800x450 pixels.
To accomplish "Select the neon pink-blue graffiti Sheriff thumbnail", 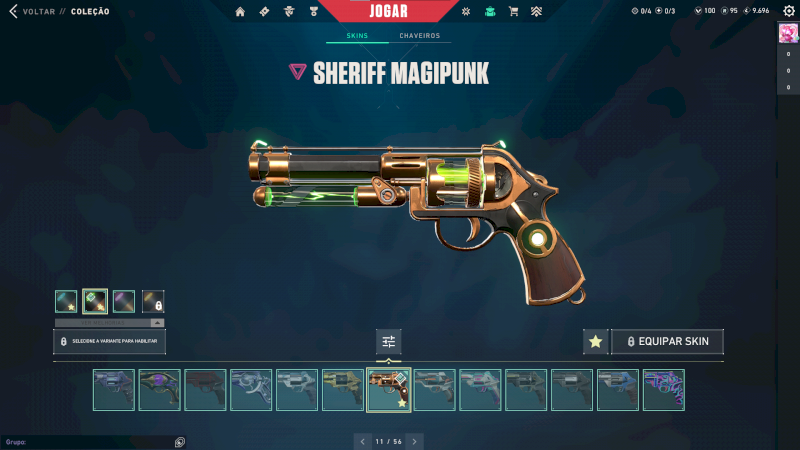I will 663,390.
